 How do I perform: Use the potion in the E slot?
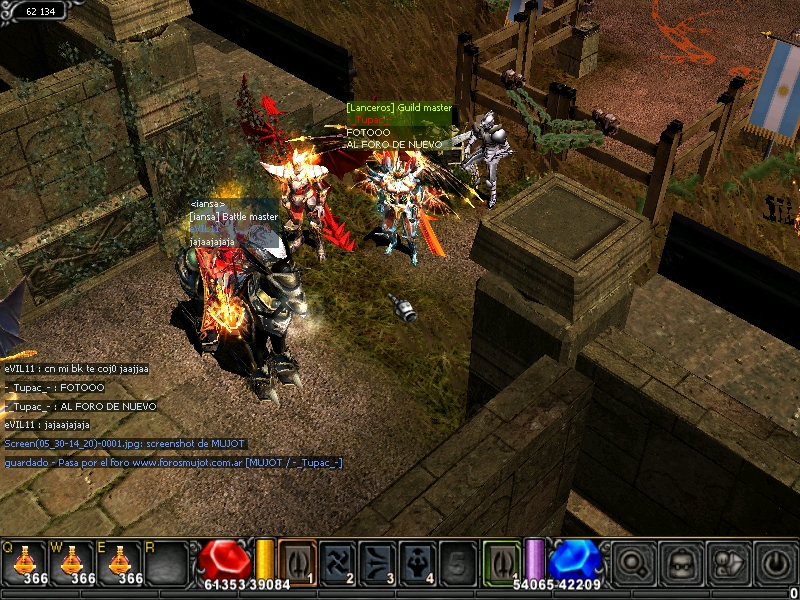pos(121,561)
